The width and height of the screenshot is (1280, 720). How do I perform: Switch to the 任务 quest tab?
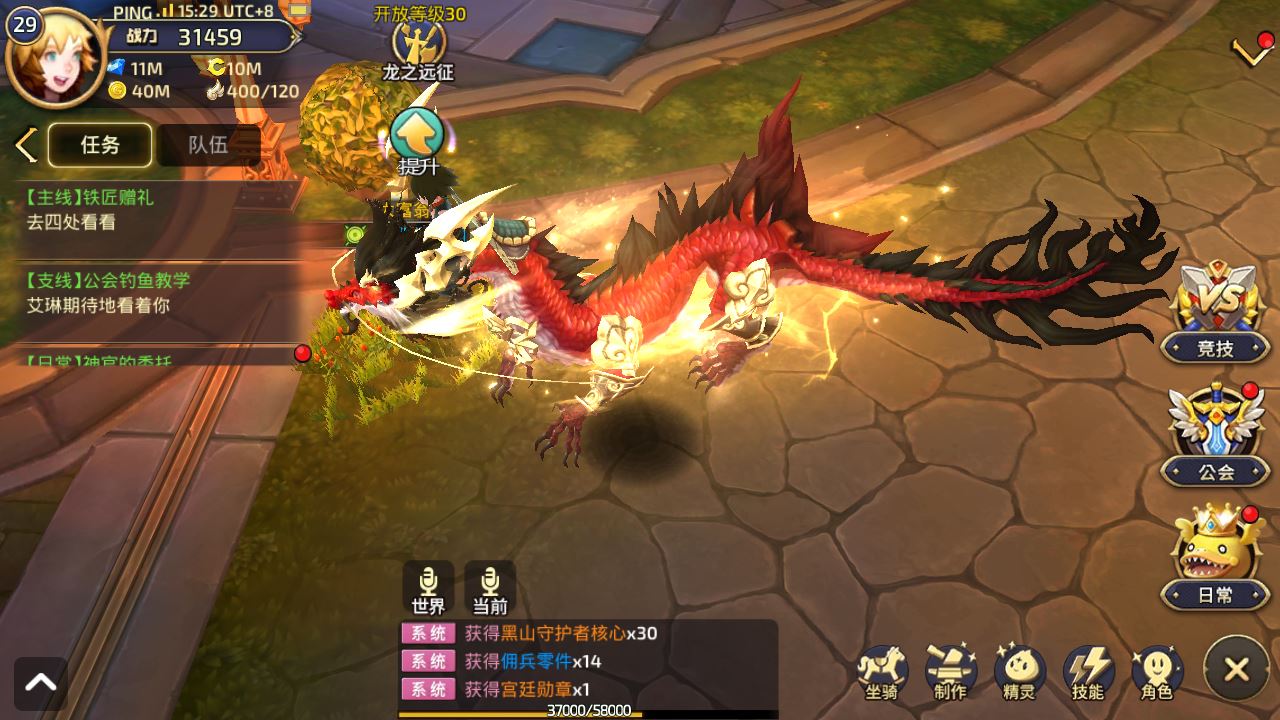(x=100, y=145)
